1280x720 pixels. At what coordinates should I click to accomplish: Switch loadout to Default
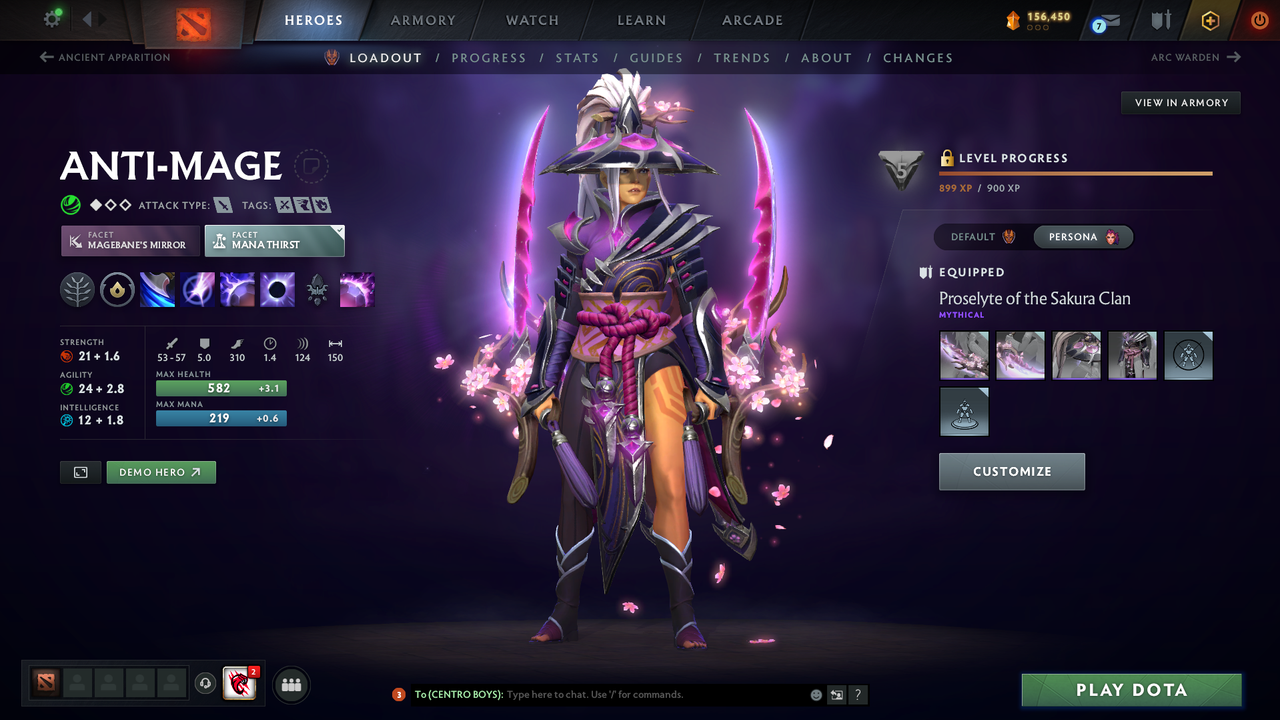(x=980, y=236)
